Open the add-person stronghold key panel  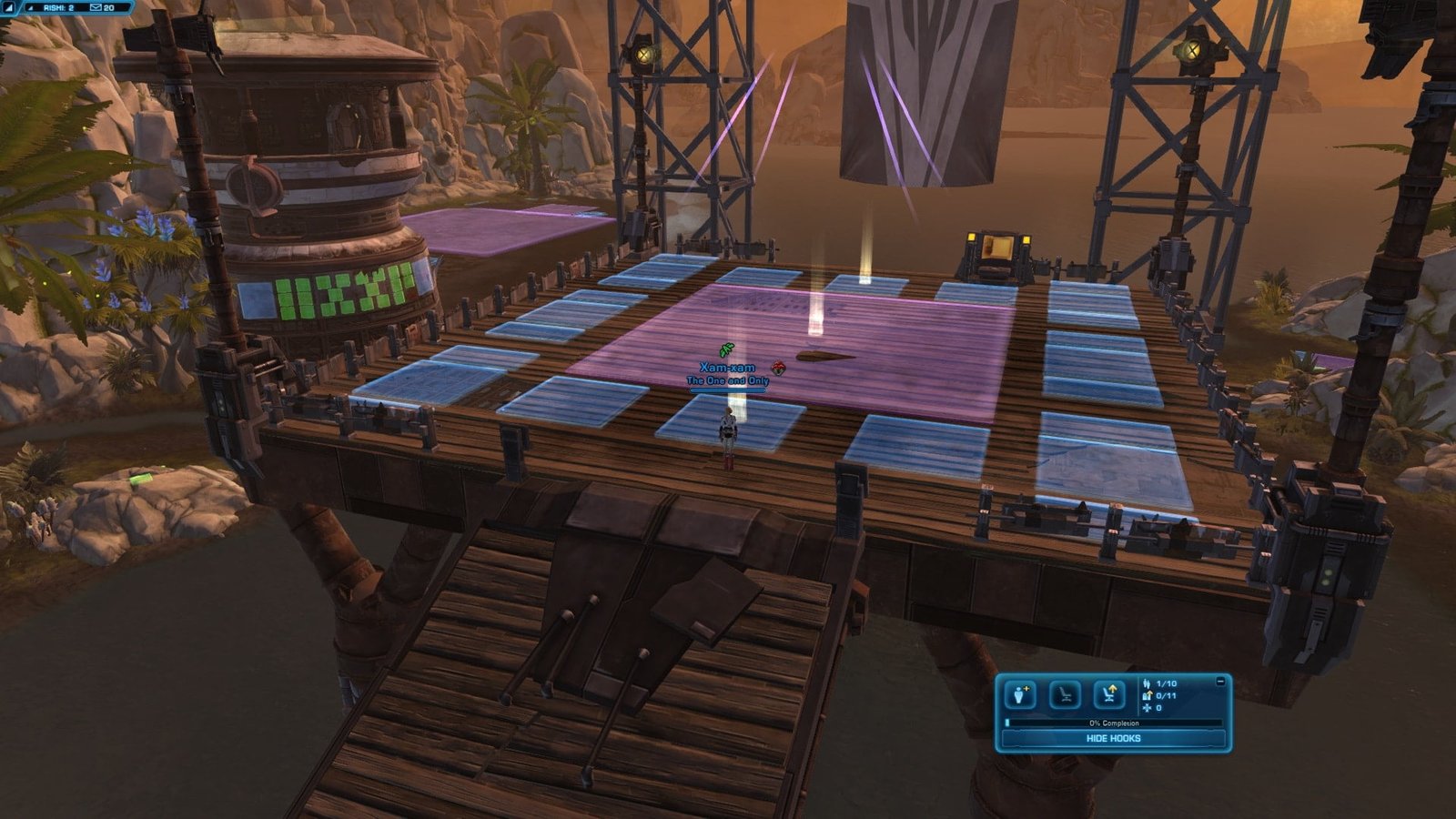point(1020,696)
